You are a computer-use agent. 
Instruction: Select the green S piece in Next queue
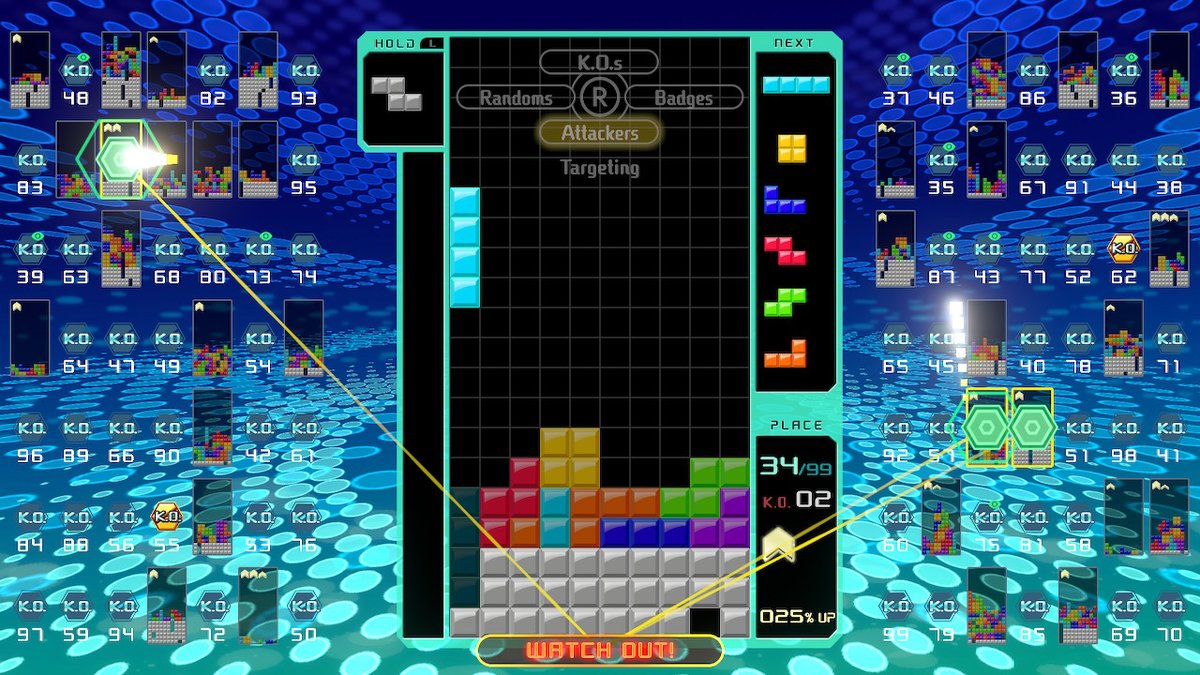click(x=785, y=301)
